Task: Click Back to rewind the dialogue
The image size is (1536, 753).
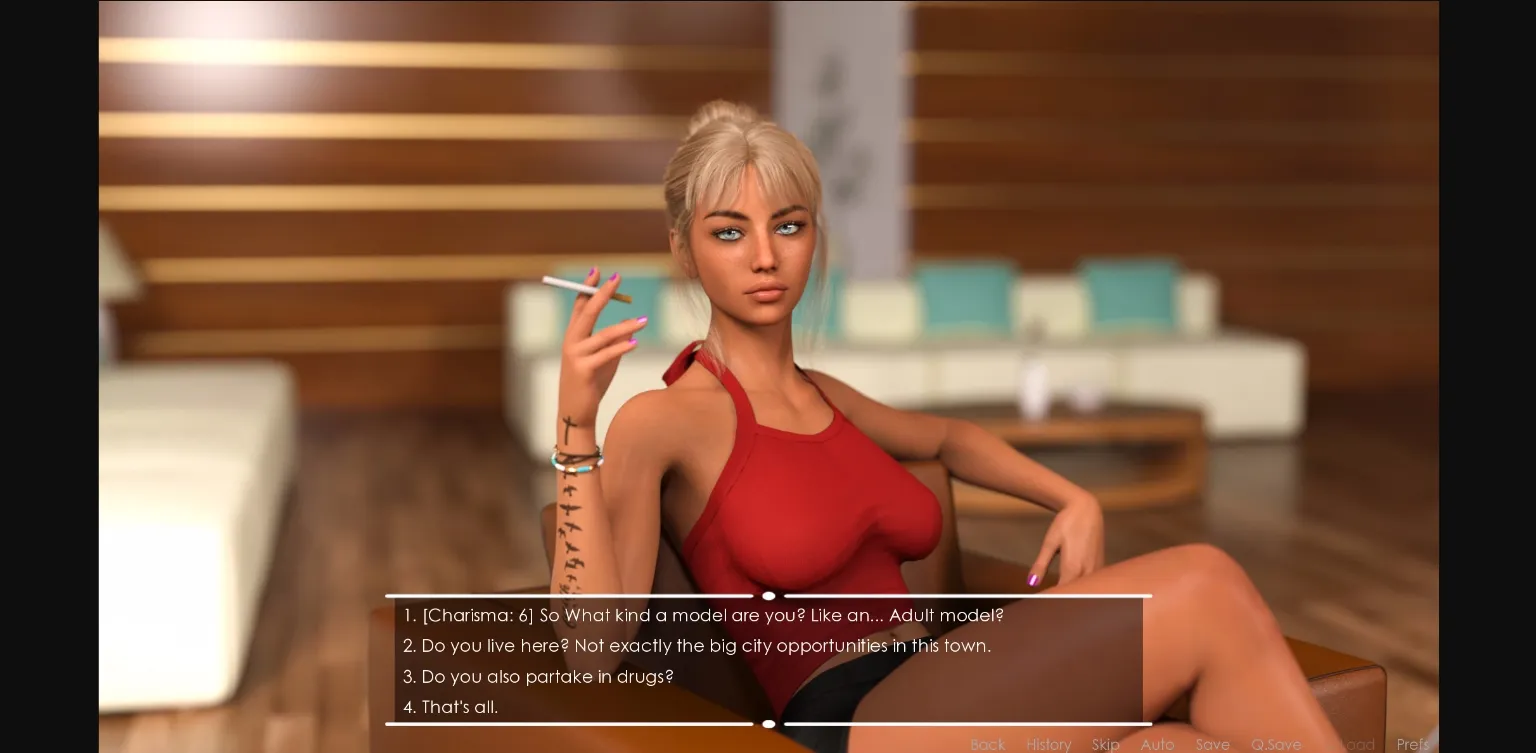Action: (988, 745)
